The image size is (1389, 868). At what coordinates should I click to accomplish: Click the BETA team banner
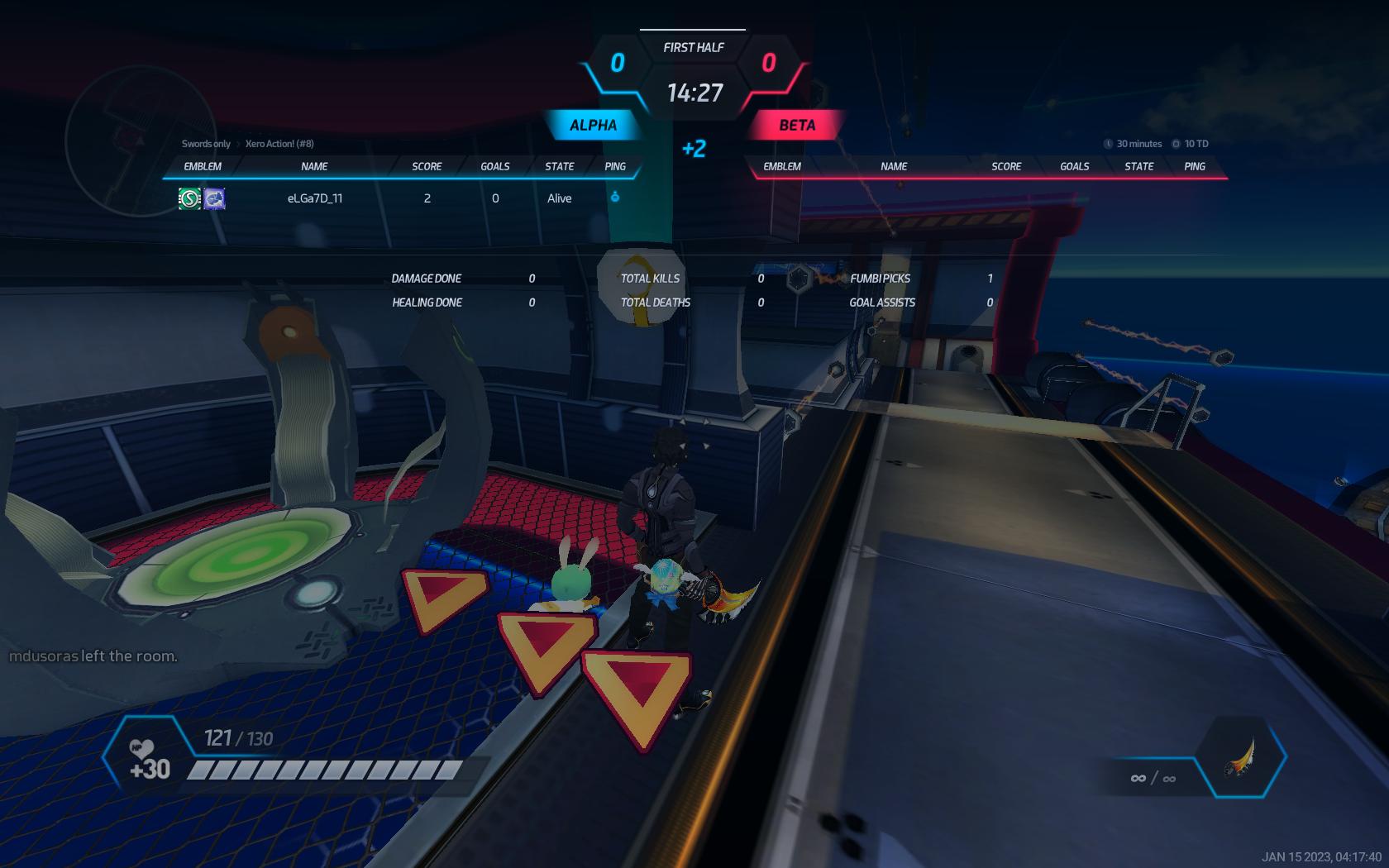coord(796,126)
